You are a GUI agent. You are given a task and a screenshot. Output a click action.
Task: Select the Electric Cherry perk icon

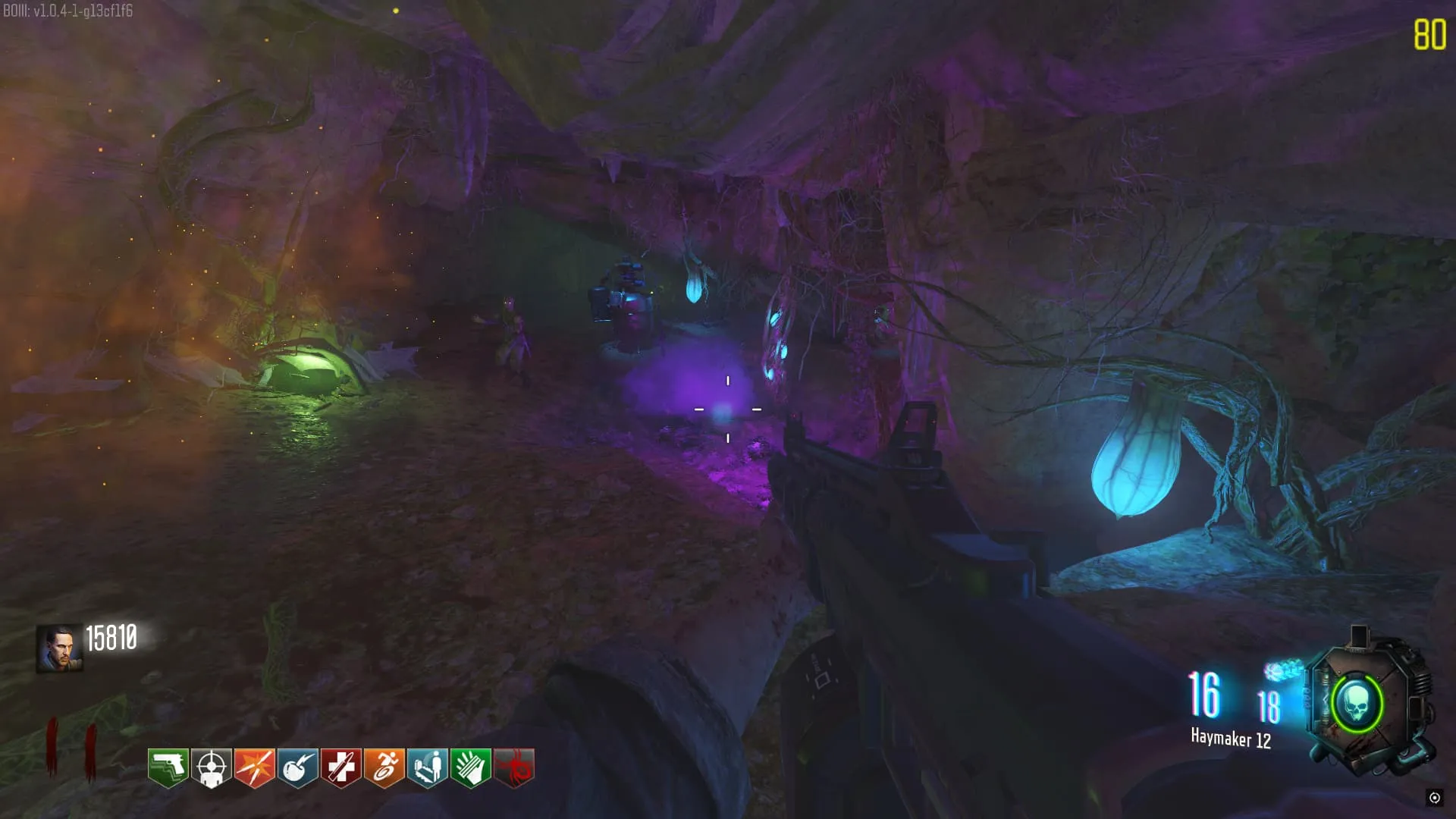click(x=297, y=767)
